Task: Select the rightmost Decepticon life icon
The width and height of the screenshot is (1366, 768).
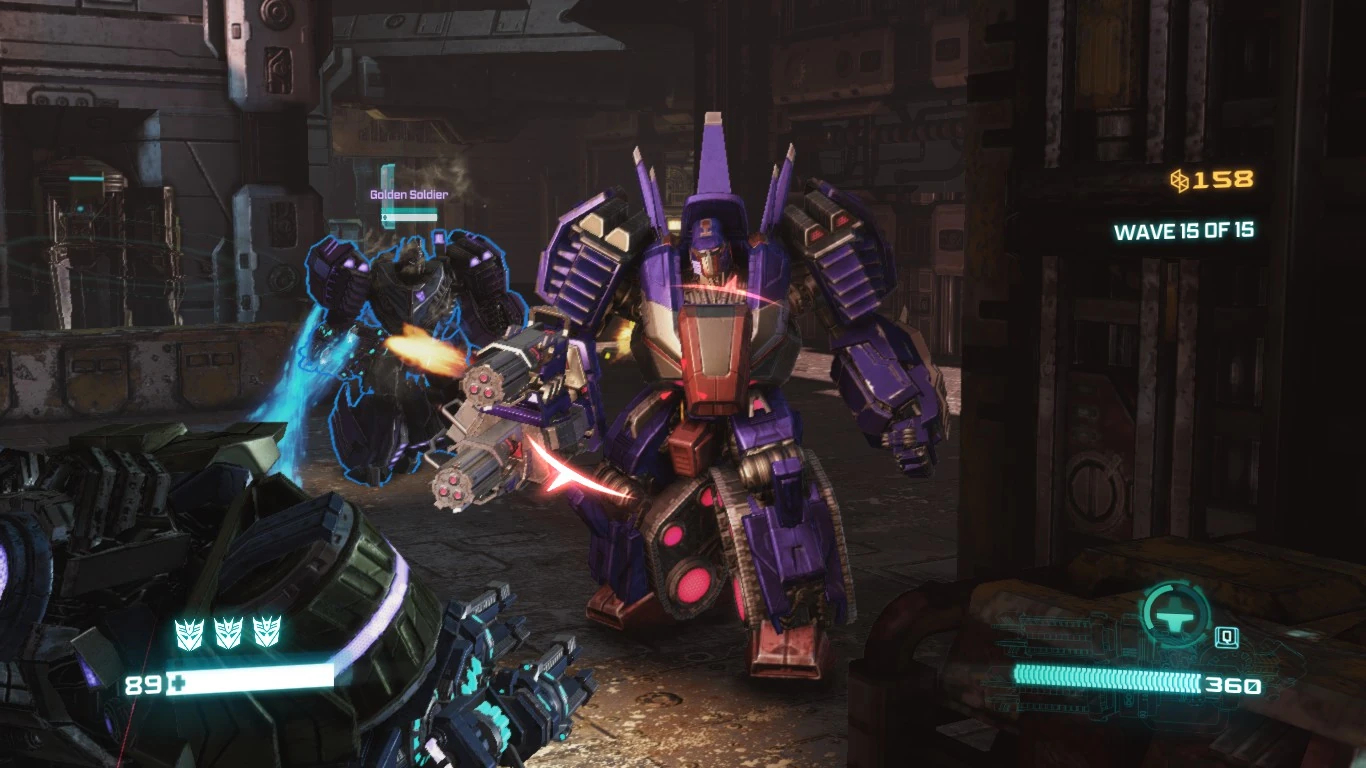Action: point(267,632)
